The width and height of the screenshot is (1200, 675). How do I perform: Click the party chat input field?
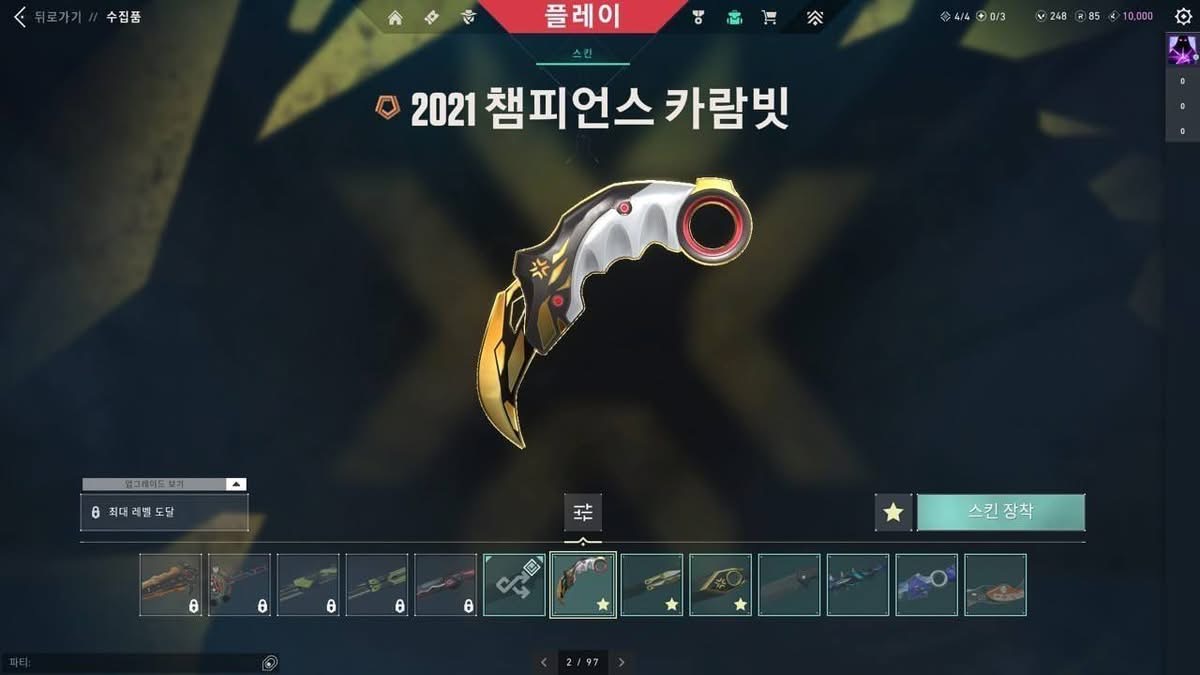(130, 662)
